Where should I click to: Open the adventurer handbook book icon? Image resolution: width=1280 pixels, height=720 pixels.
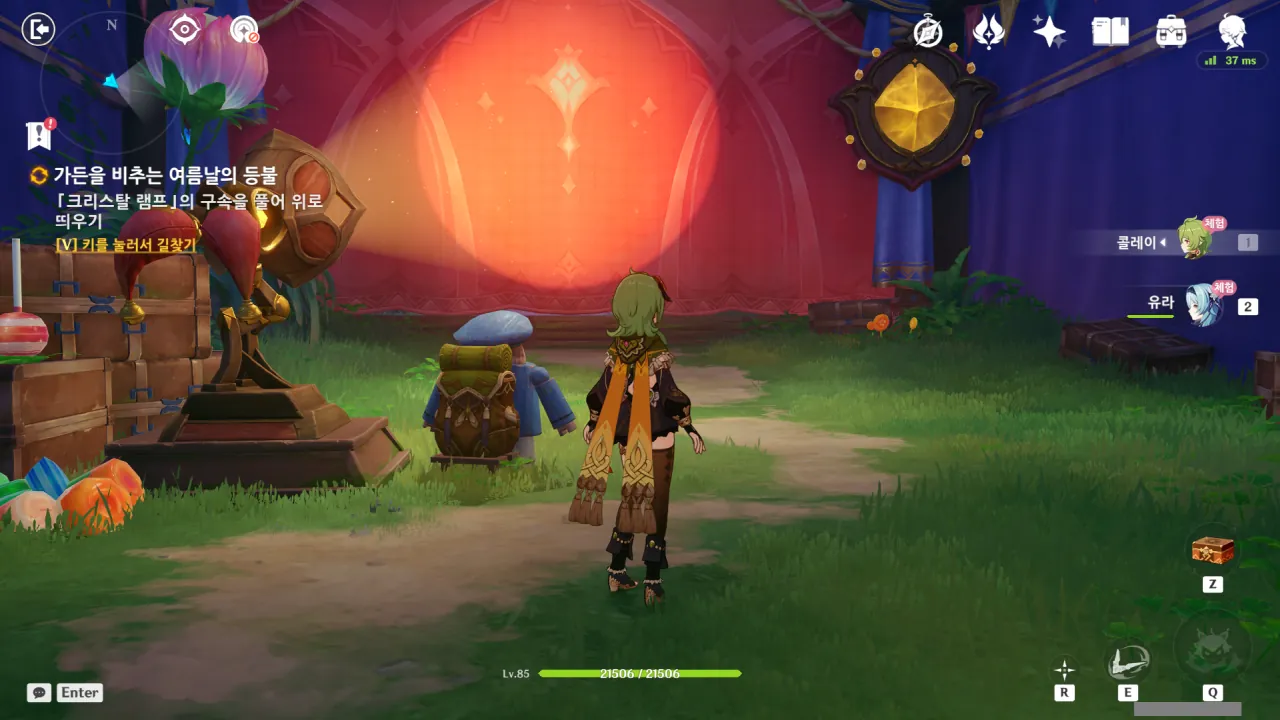[x=1110, y=32]
